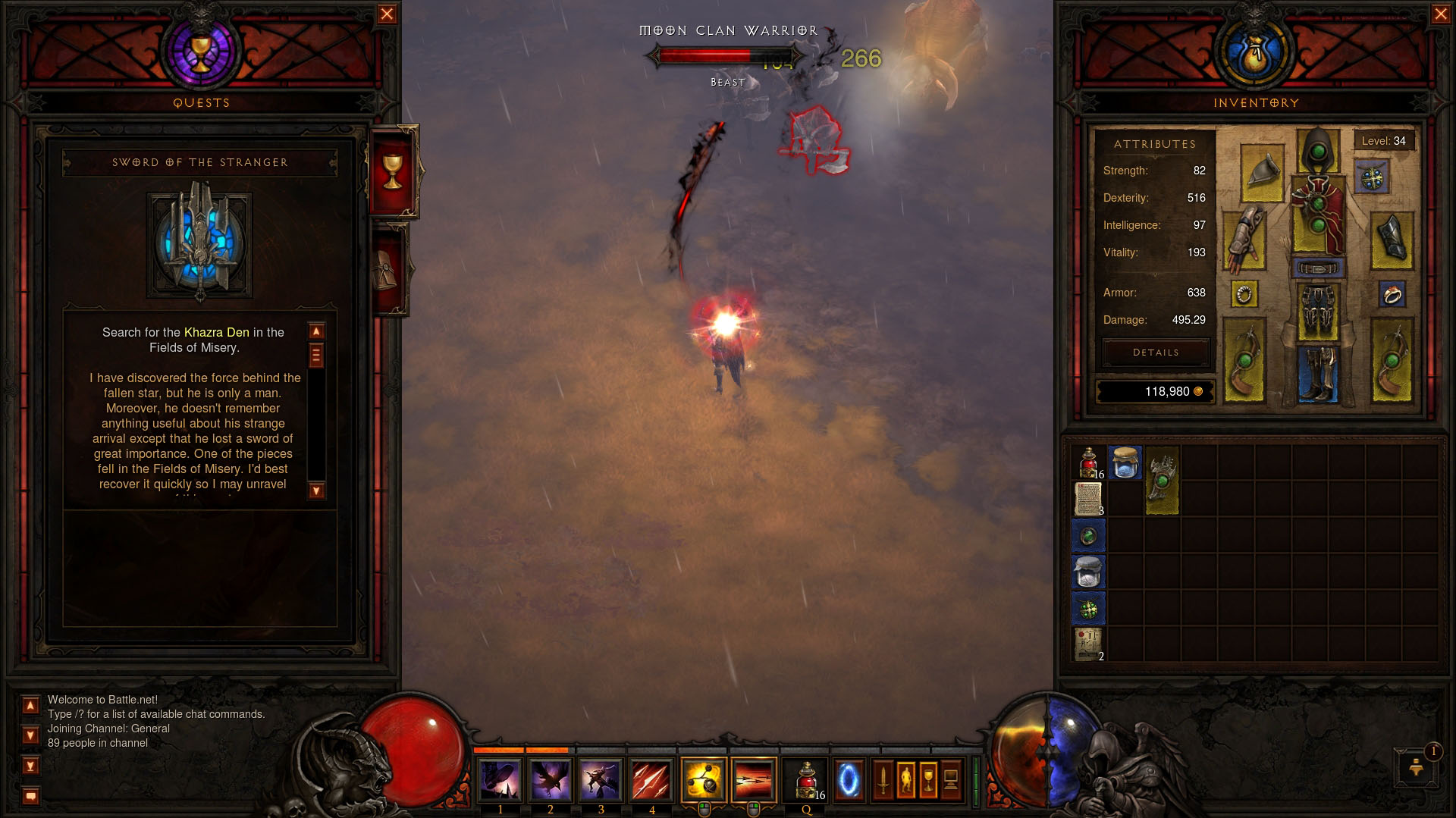Open the blue town portal

tap(849, 779)
